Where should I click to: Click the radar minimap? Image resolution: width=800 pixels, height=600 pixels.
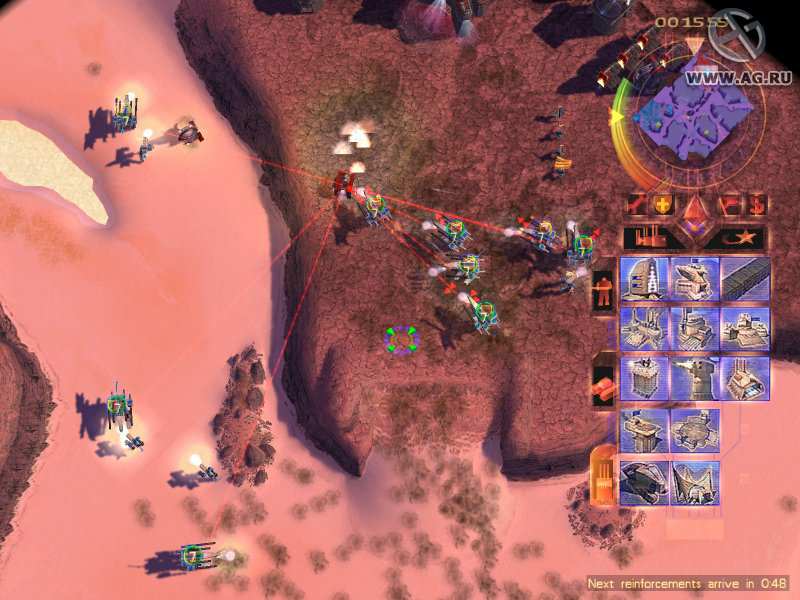point(692,117)
